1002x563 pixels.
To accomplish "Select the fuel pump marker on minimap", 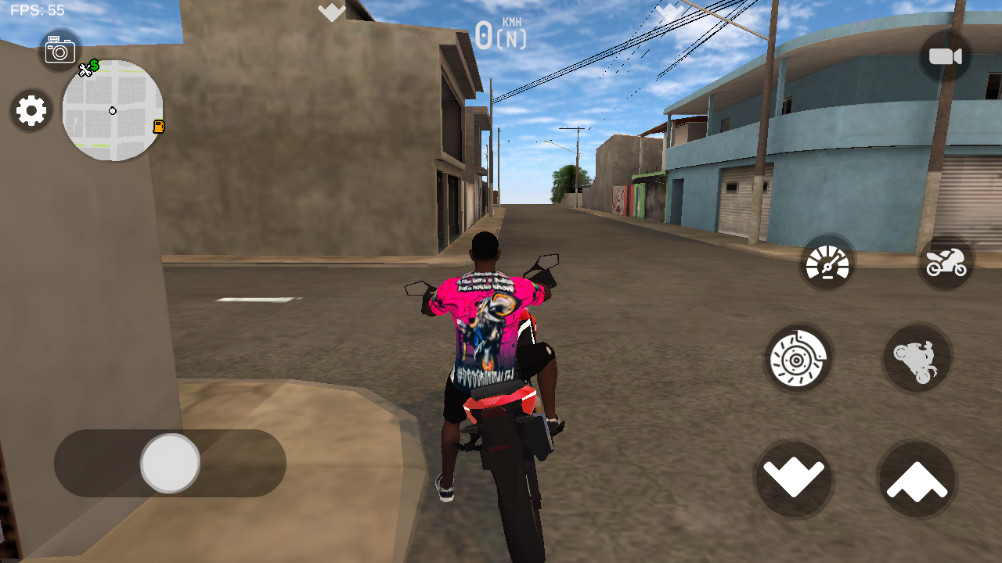I will (158, 127).
